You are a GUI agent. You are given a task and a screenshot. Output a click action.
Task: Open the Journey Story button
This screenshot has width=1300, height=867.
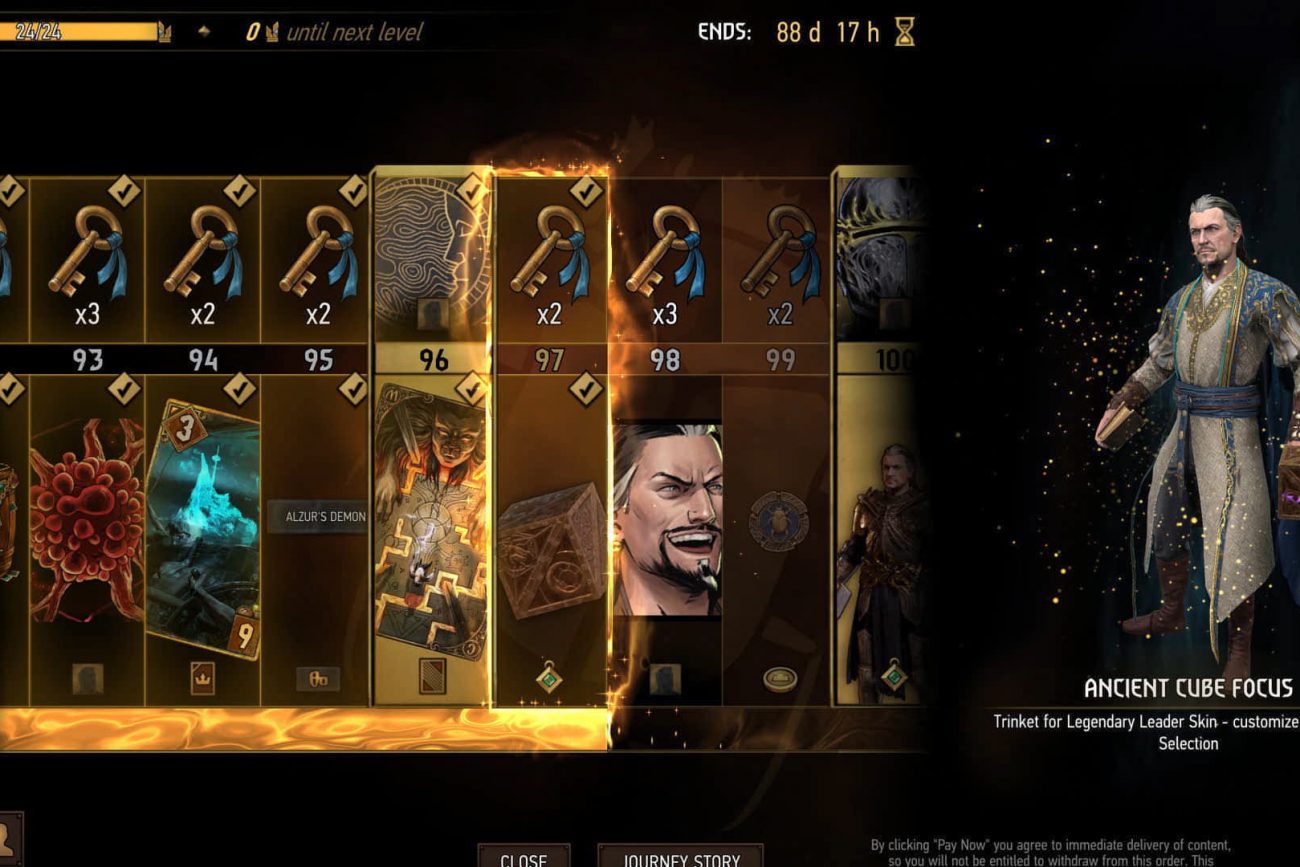point(681,858)
